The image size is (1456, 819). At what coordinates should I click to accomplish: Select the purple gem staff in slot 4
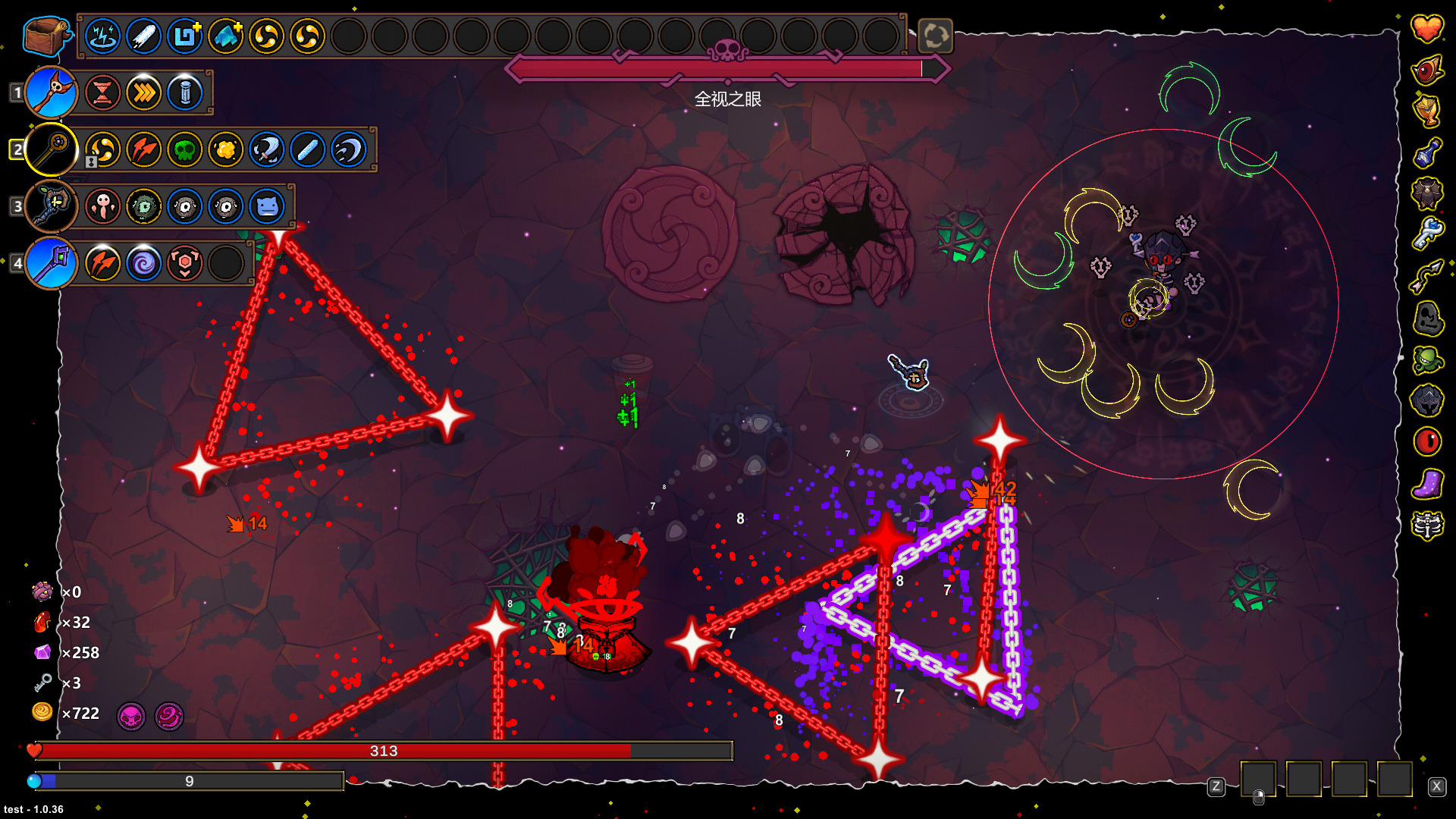pos(52,263)
